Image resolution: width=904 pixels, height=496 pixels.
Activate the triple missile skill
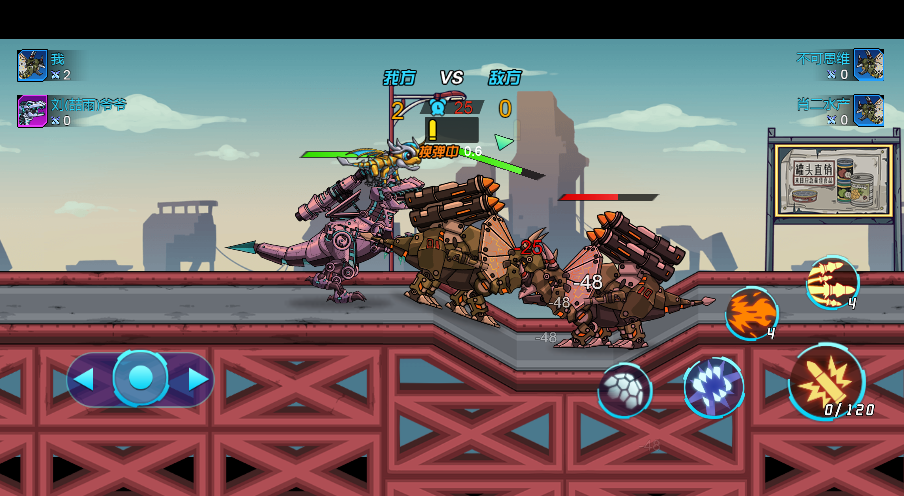click(832, 281)
